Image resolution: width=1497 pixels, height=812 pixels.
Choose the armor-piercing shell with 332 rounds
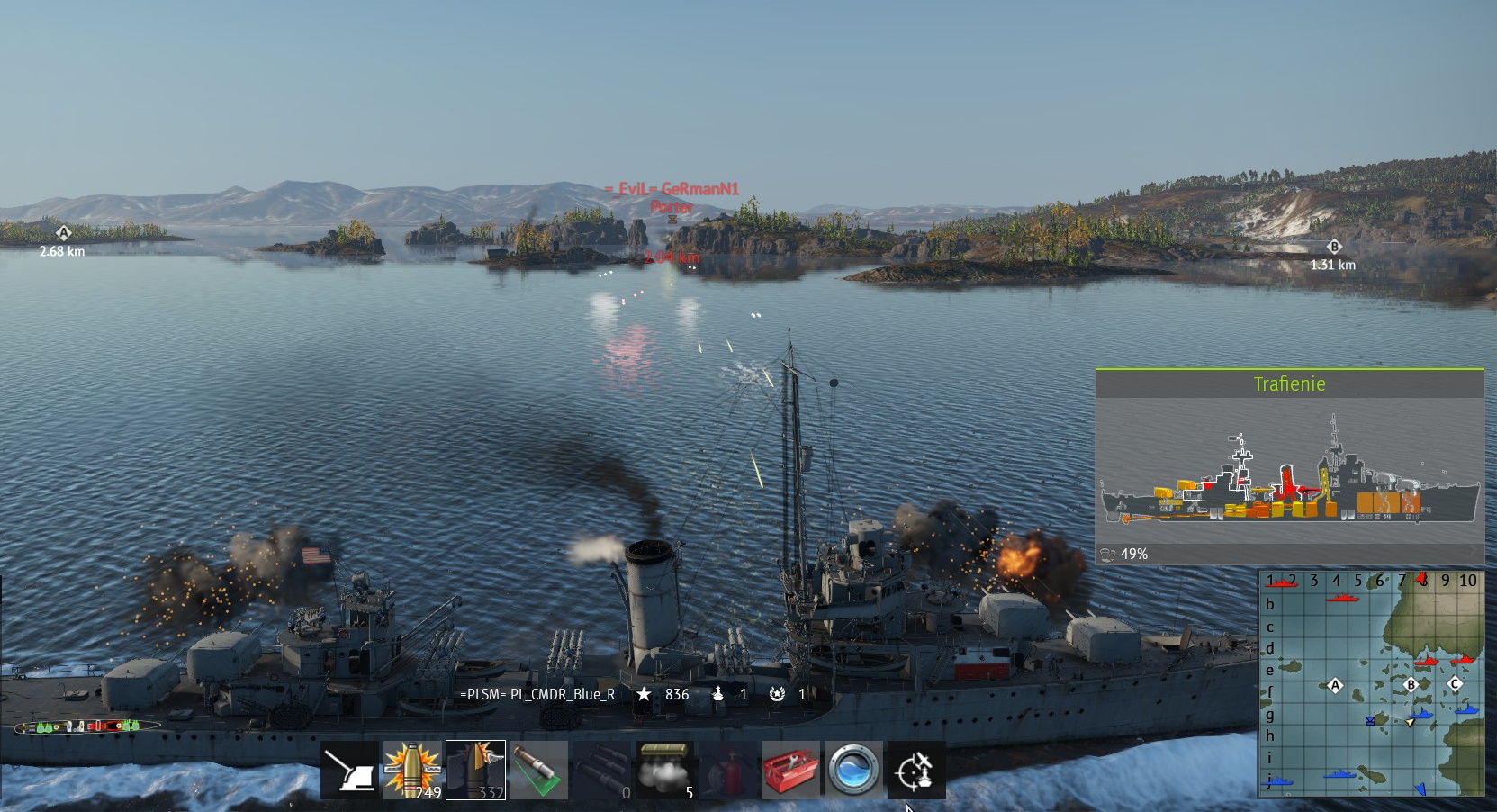pos(476,771)
